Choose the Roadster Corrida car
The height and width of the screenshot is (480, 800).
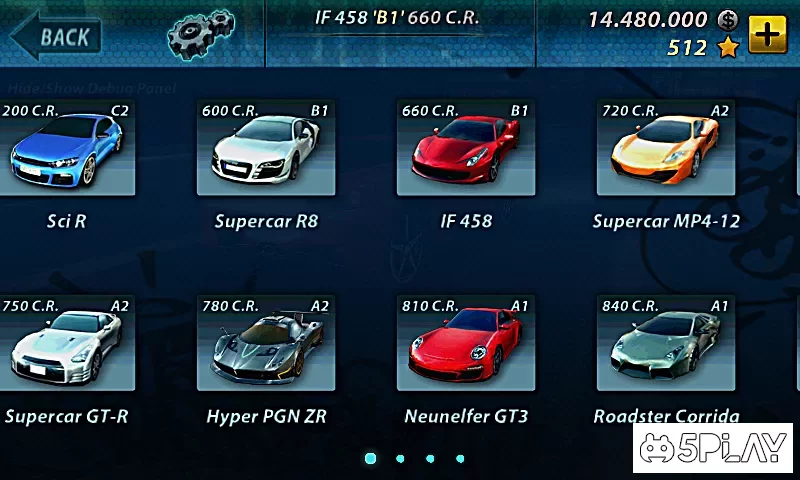pyautogui.click(x=665, y=343)
